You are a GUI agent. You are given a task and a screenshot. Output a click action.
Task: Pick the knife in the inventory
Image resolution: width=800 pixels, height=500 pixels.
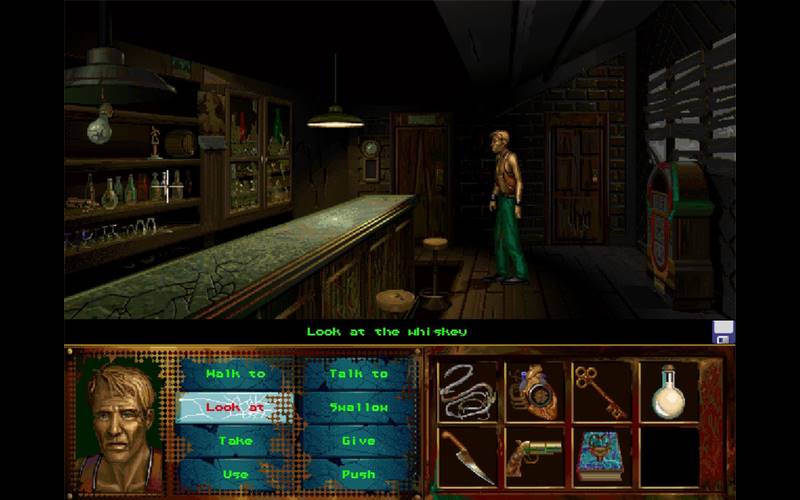click(x=467, y=456)
